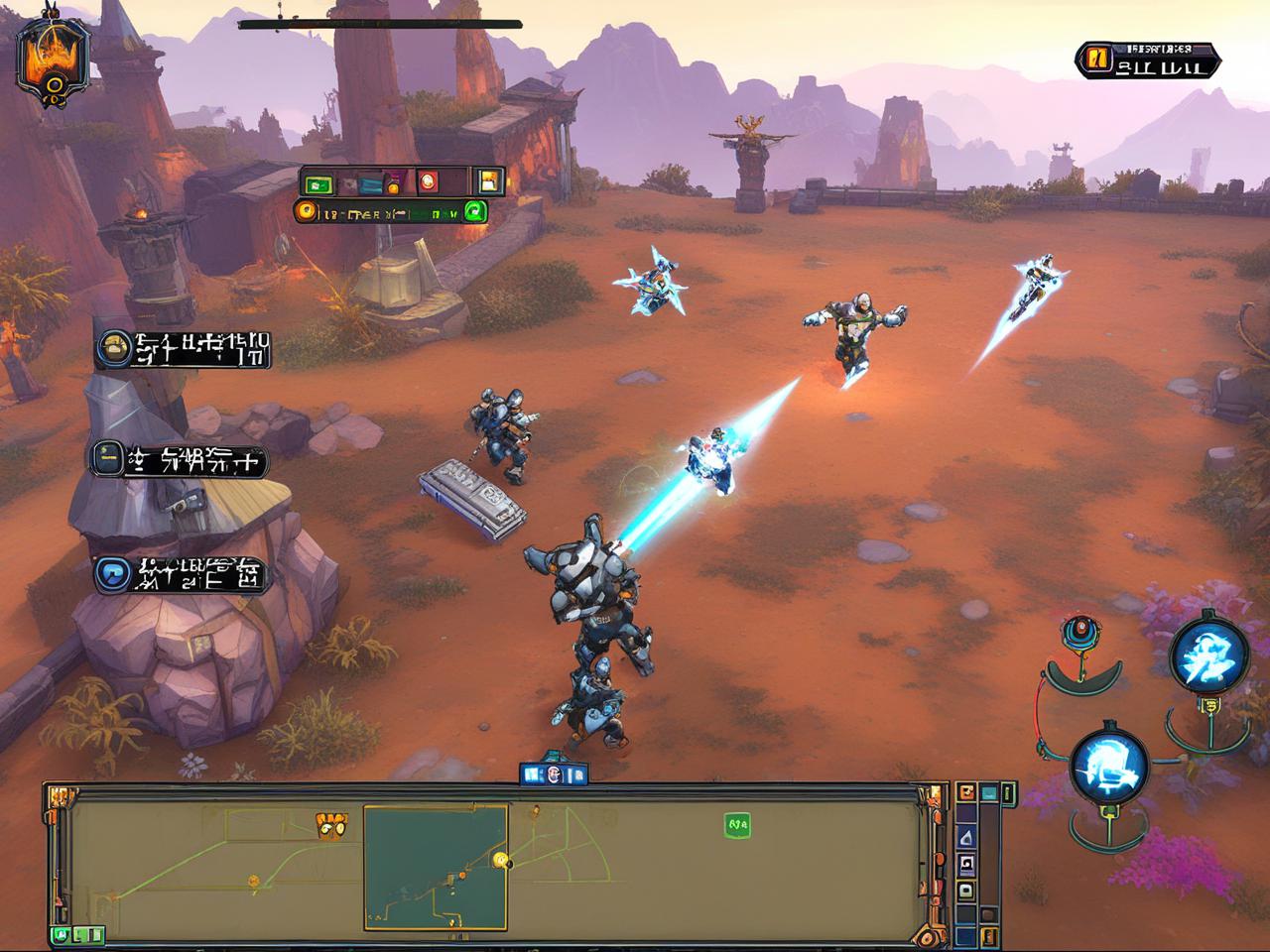Select the green icon in the top toolbar
This screenshot has height=952, width=1270.
point(317,182)
